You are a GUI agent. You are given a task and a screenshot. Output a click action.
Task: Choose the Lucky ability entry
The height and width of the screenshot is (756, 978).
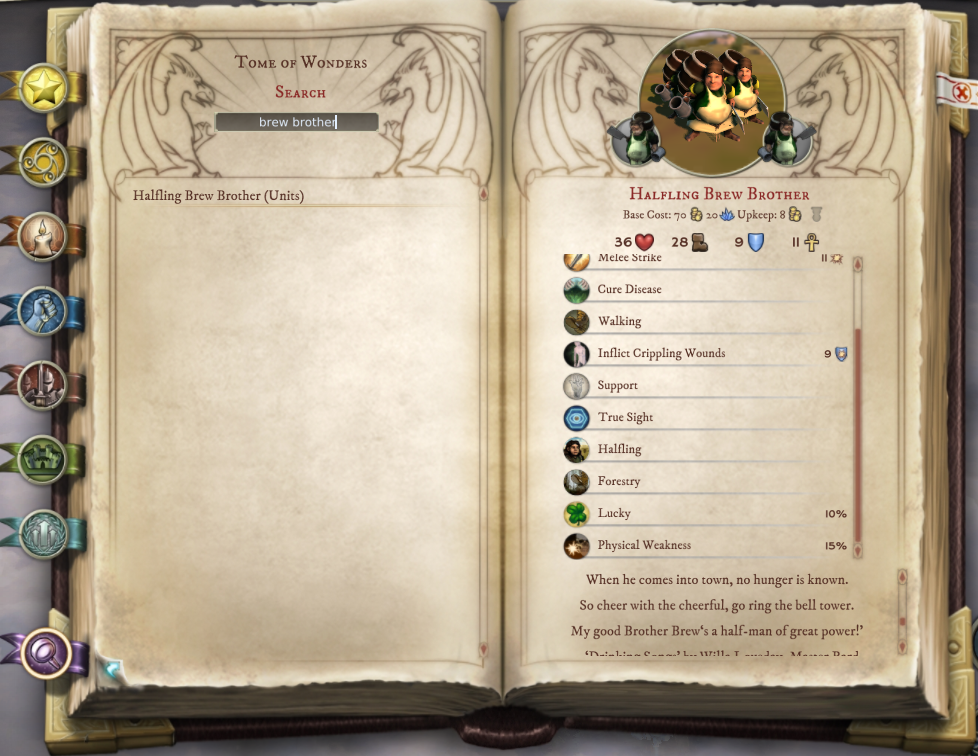(614, 513)
